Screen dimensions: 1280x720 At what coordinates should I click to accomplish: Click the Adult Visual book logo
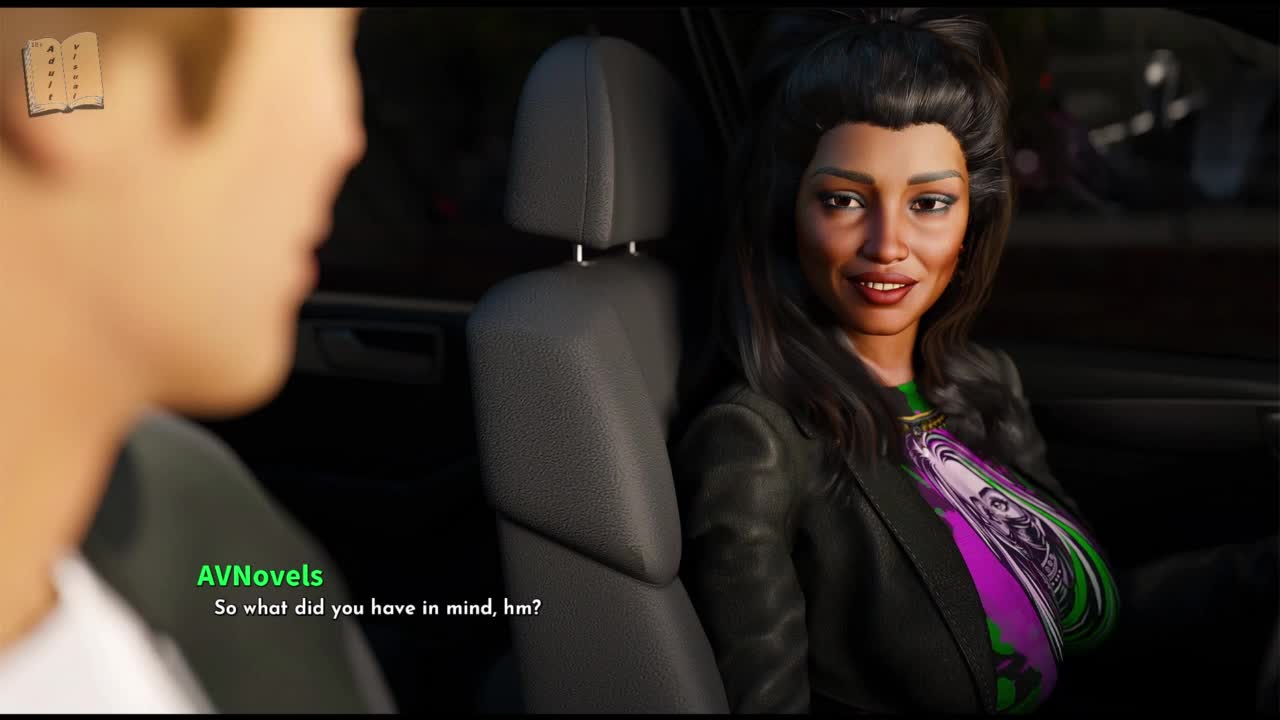63,73
